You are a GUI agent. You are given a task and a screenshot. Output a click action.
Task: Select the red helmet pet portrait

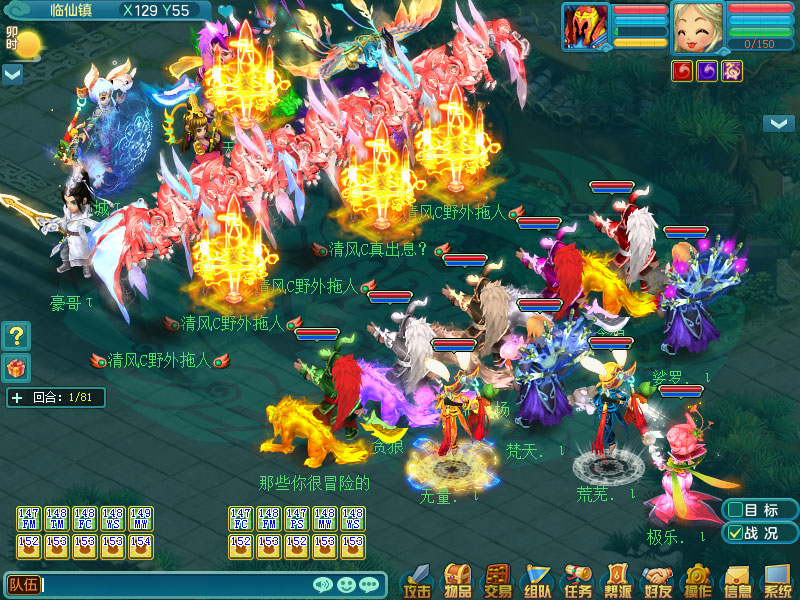click(x=586, y=27)
